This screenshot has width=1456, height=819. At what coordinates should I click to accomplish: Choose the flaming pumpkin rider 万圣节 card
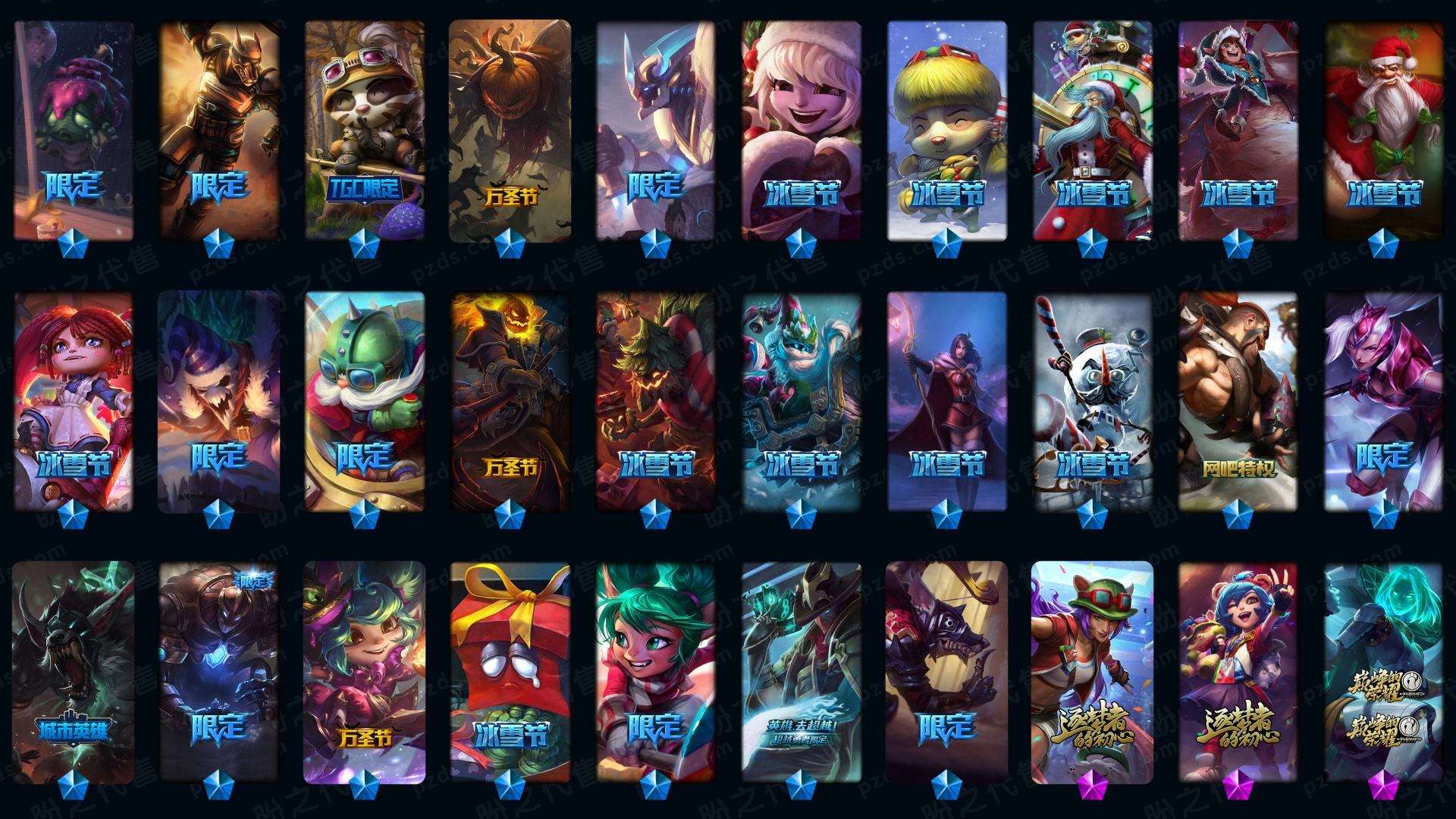pyautogui.click(x=510, y=402)
